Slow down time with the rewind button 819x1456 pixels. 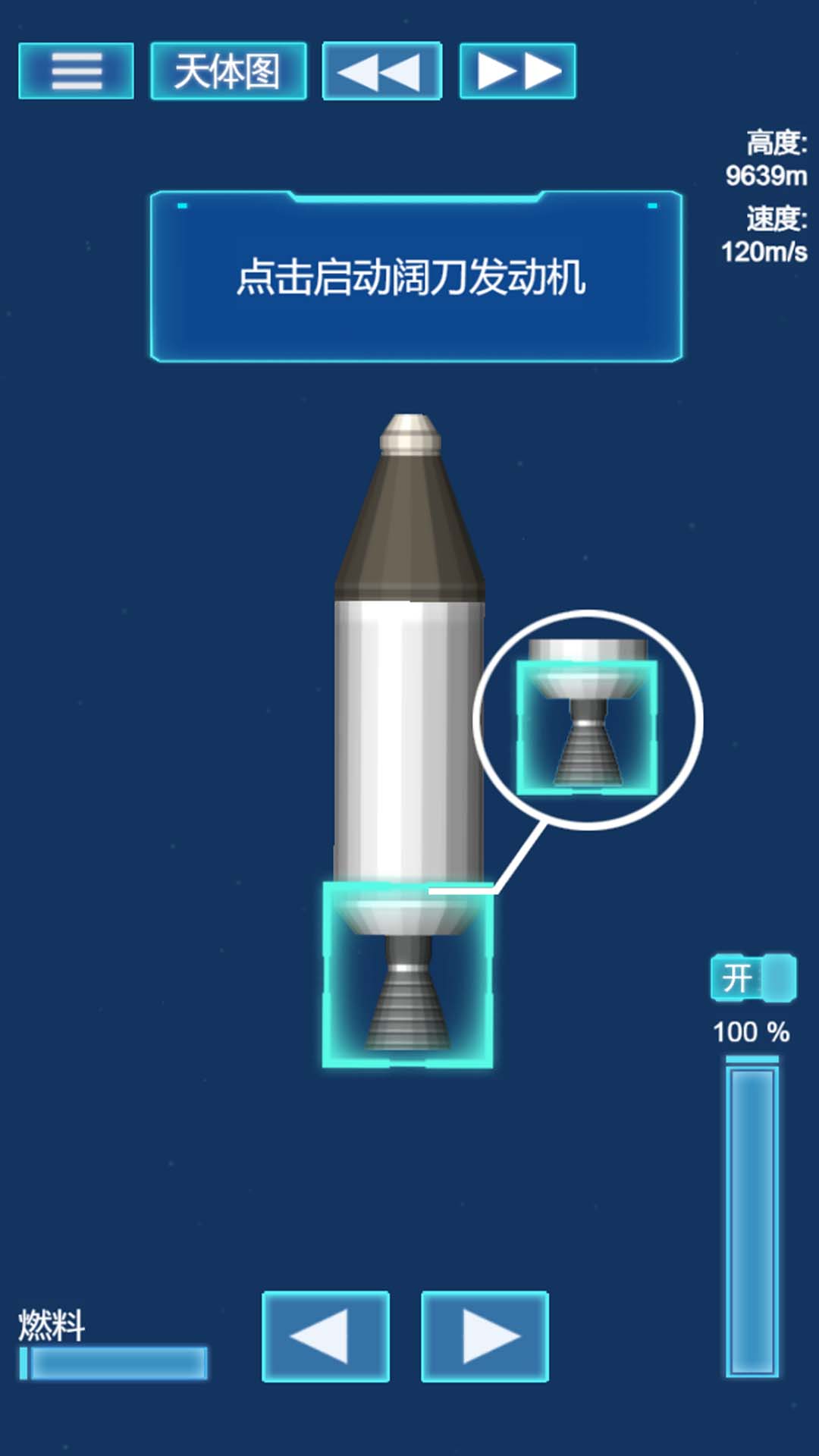point(381,71)
